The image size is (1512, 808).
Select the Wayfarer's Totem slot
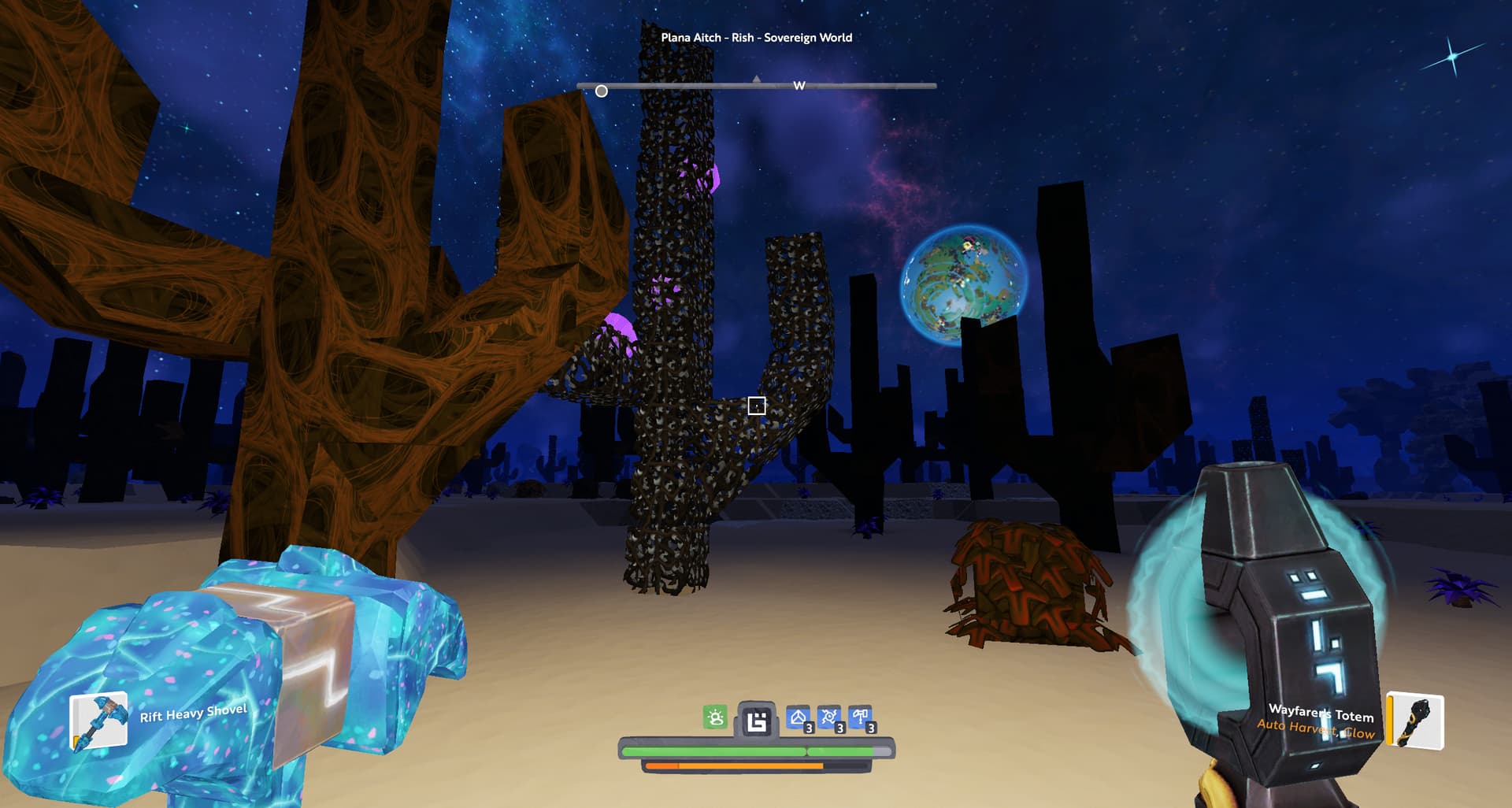(x=1415, y=721)
